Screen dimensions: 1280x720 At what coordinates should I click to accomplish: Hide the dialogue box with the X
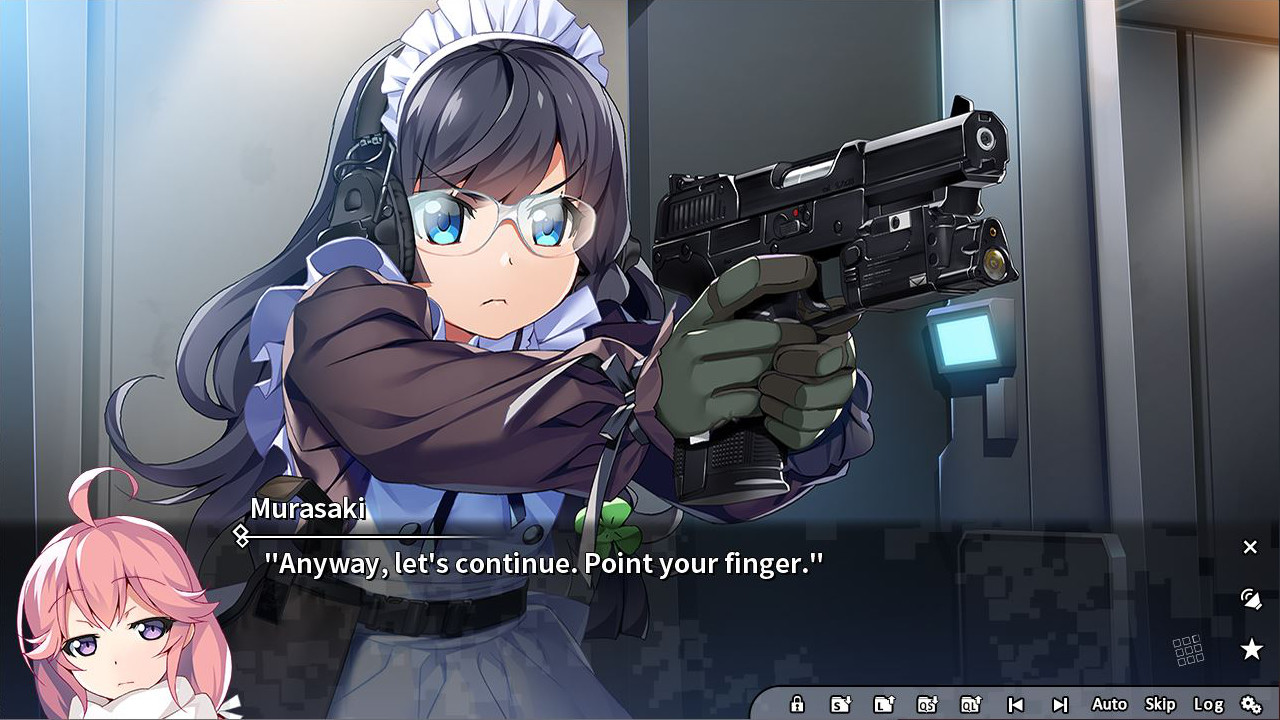coord(1250,547)
